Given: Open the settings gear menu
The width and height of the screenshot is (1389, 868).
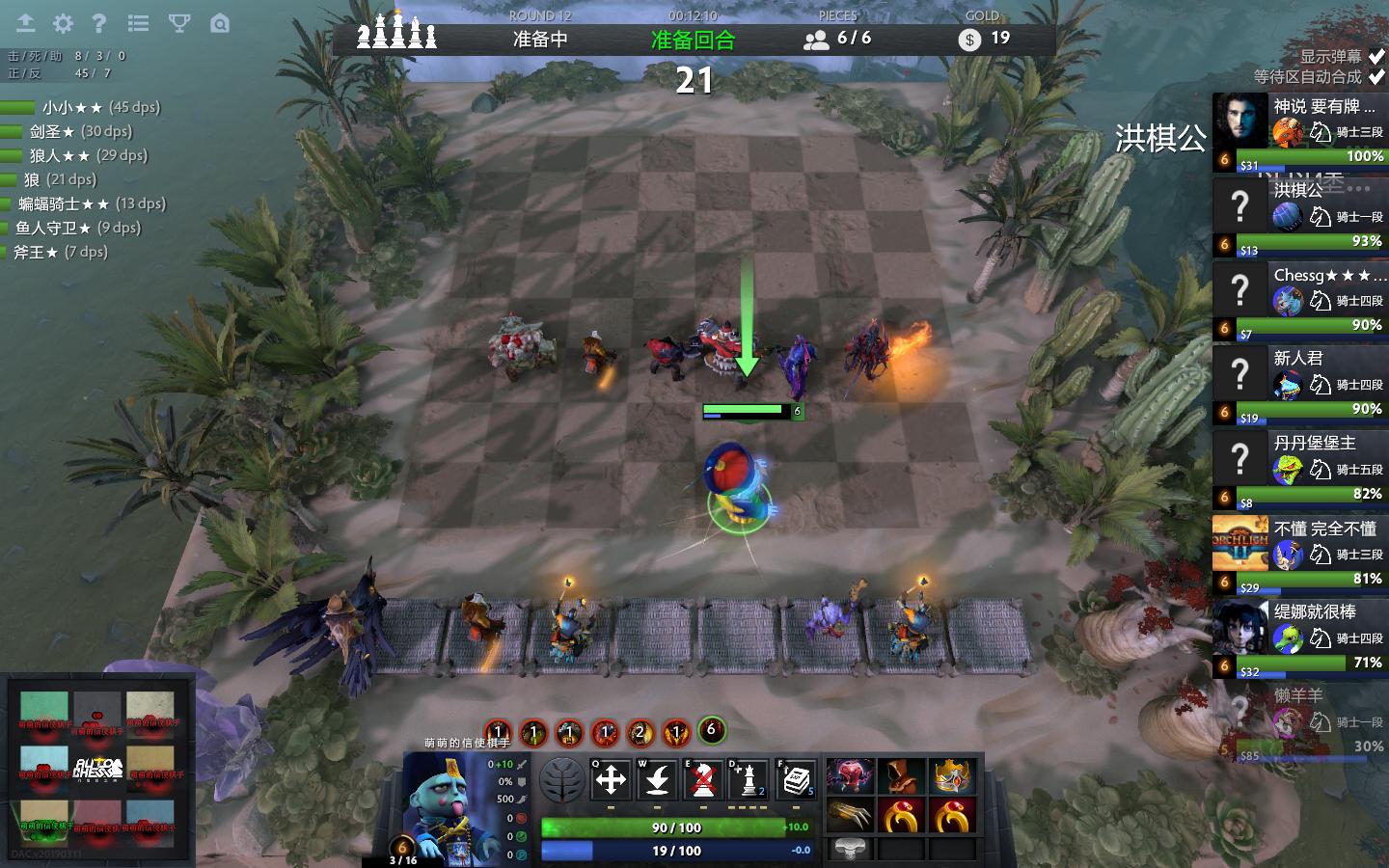Looking at the screenshot, I should (x=63, y=23).
